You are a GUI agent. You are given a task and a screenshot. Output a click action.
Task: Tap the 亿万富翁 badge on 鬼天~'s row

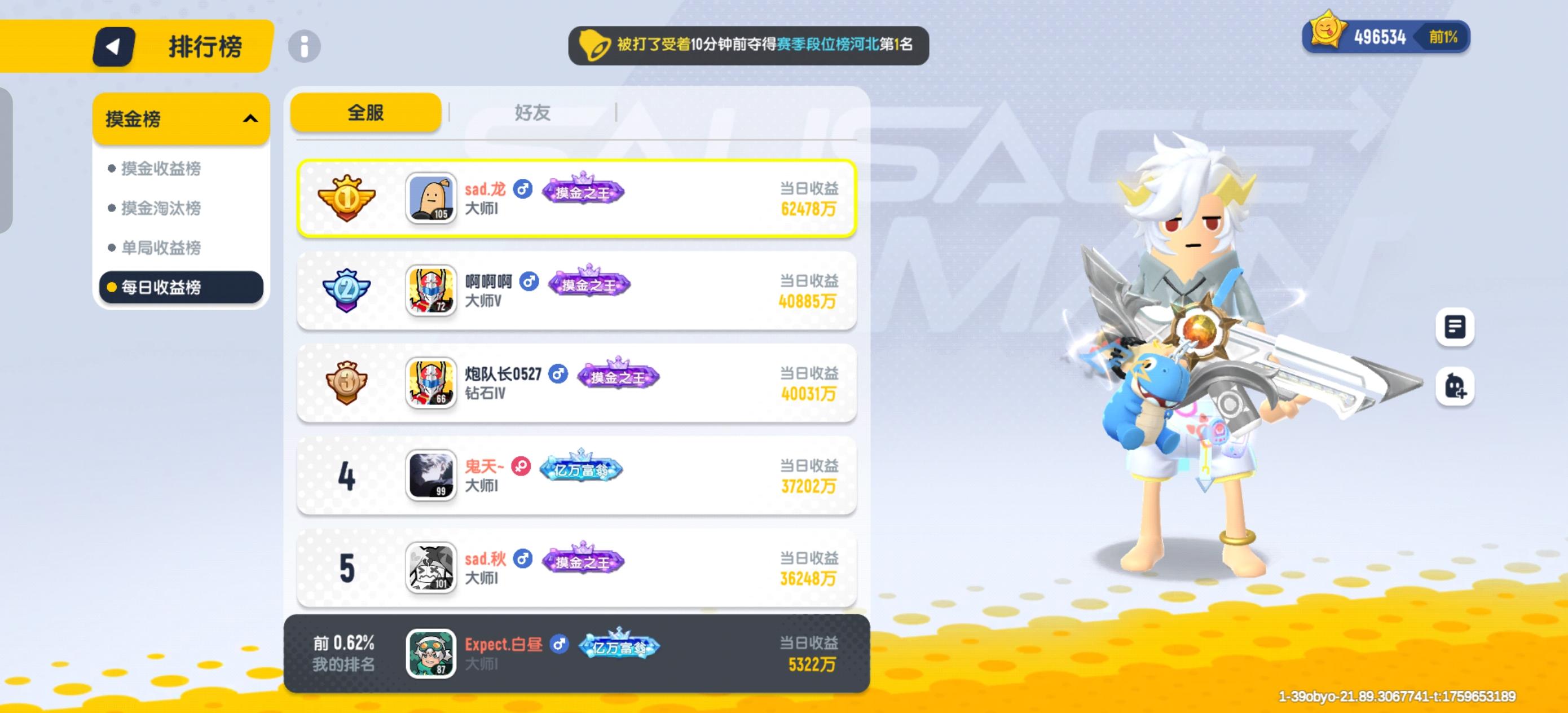click(x=582, y=469)
